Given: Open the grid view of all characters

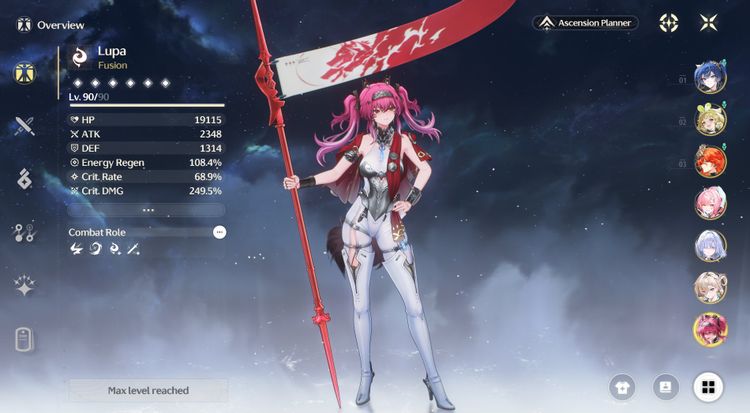Looking at the screenshot, I should coord(708,387).
